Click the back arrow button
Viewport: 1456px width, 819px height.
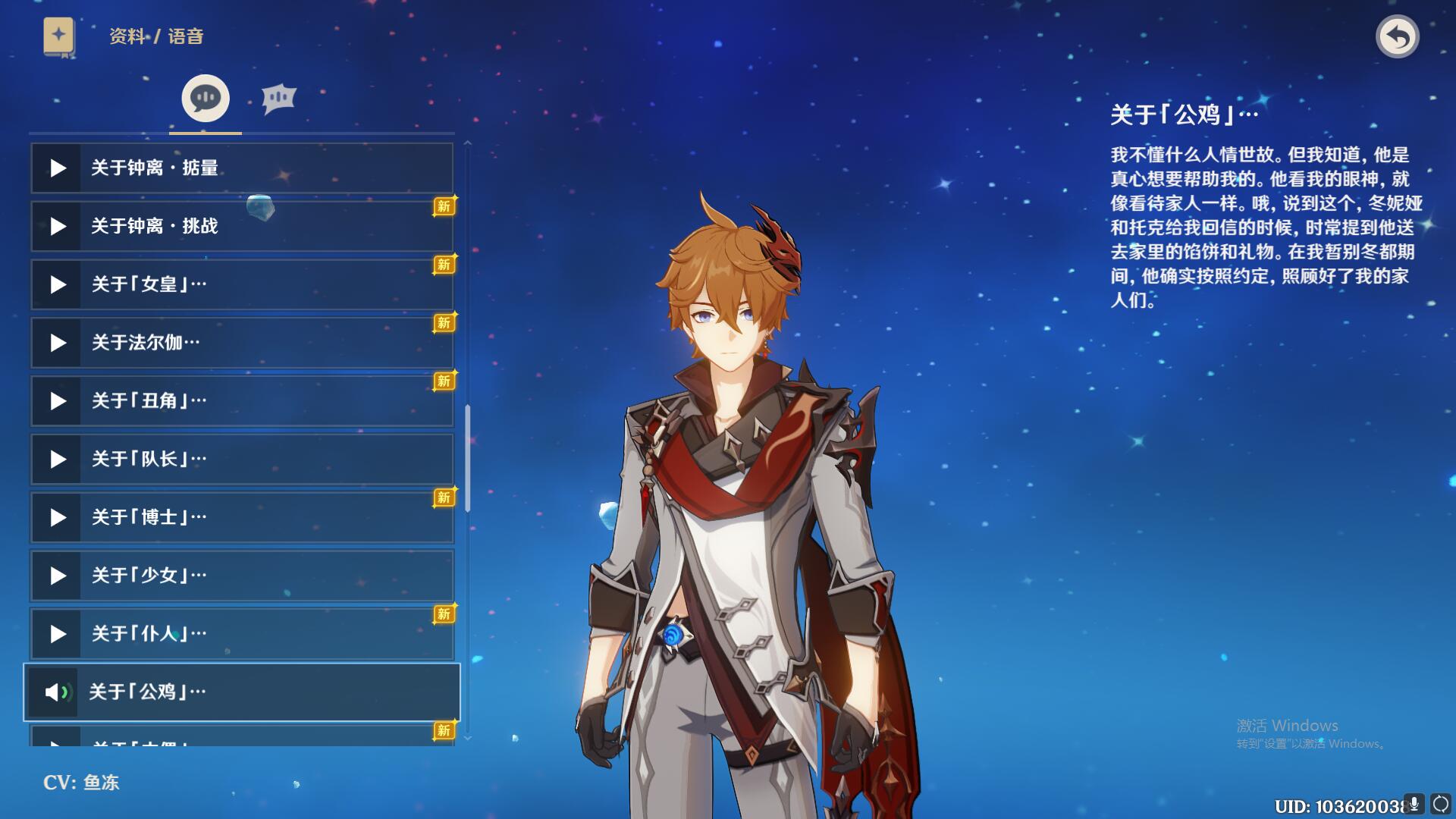[1397, 36]
